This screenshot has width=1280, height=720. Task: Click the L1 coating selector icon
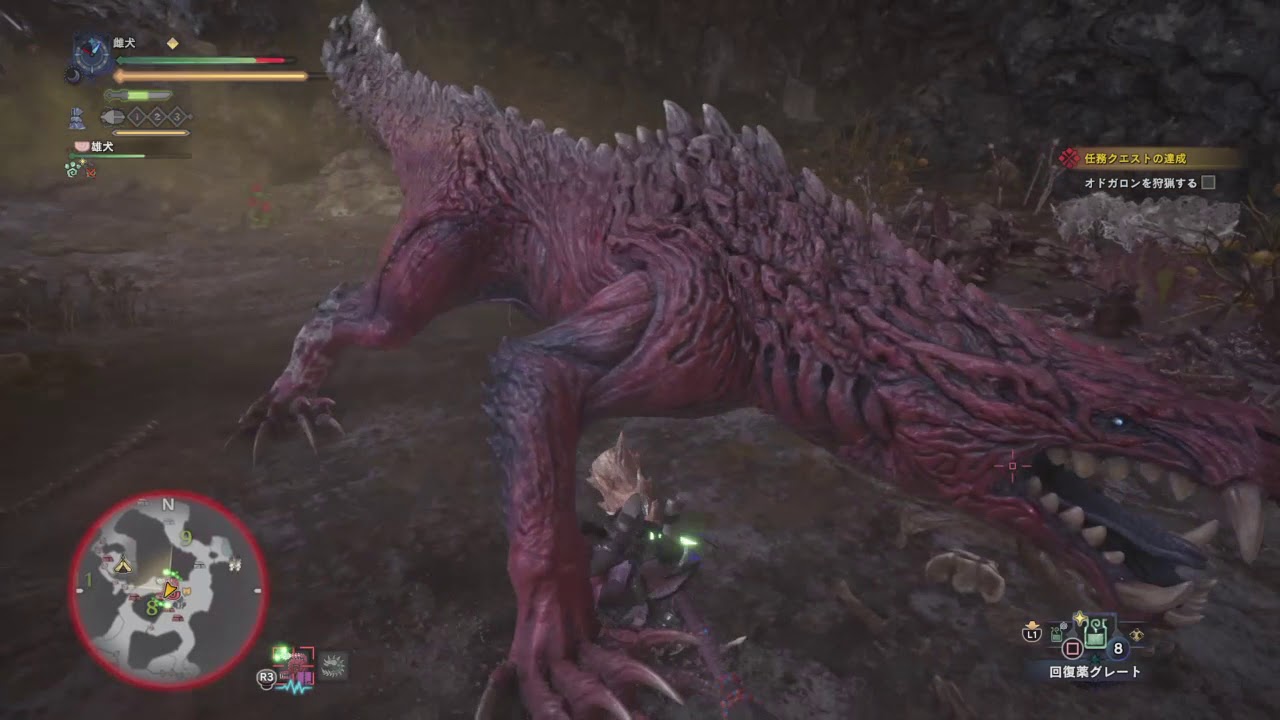pos(1033,634)
